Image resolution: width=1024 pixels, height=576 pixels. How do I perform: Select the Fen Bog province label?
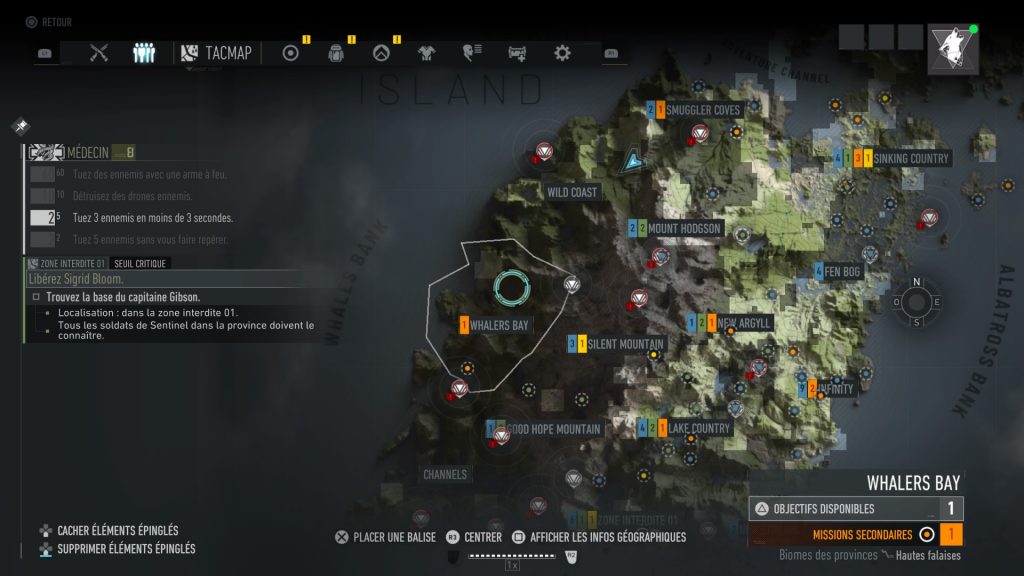(x=842, y=271)
